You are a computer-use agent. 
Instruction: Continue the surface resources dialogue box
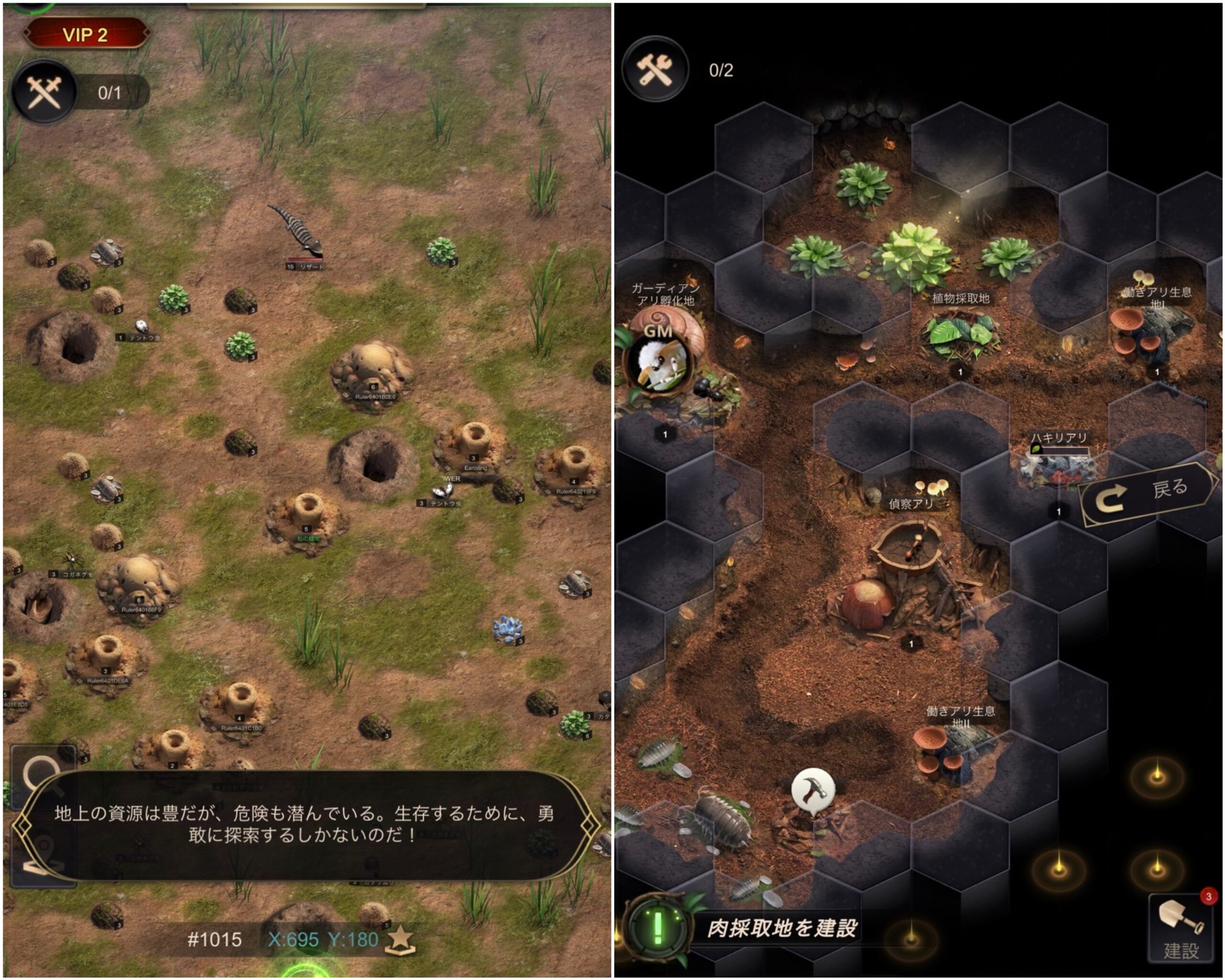(x=305, y=824)
